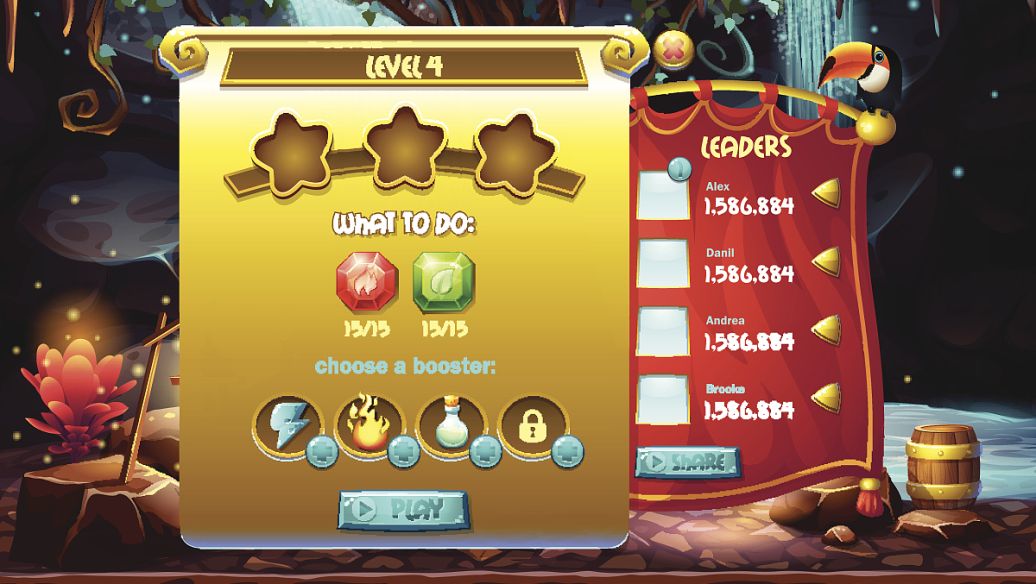Click the locked booster slot

tap(532, 425)
